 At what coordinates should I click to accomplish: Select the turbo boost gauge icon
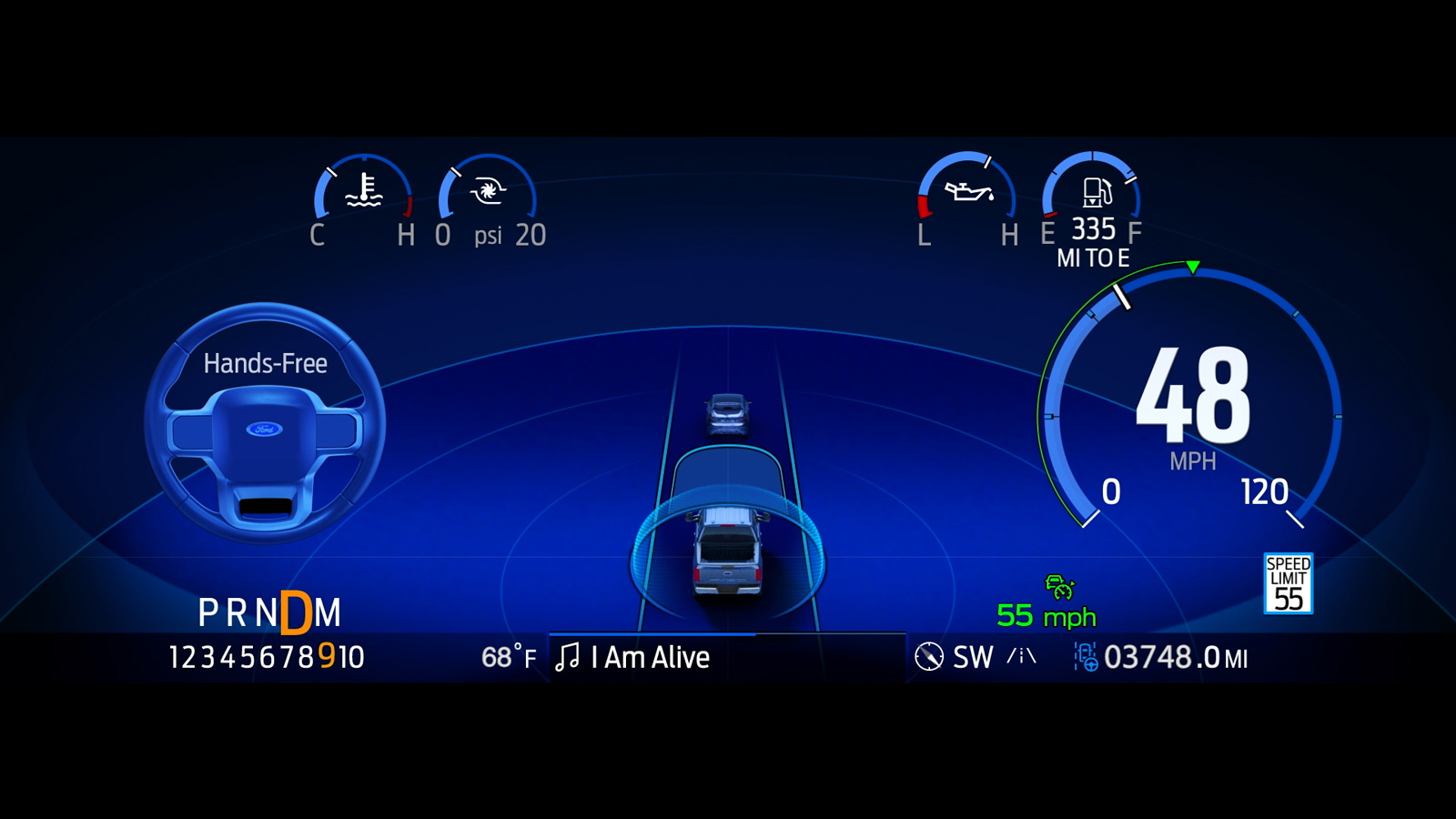pos(487,191)
